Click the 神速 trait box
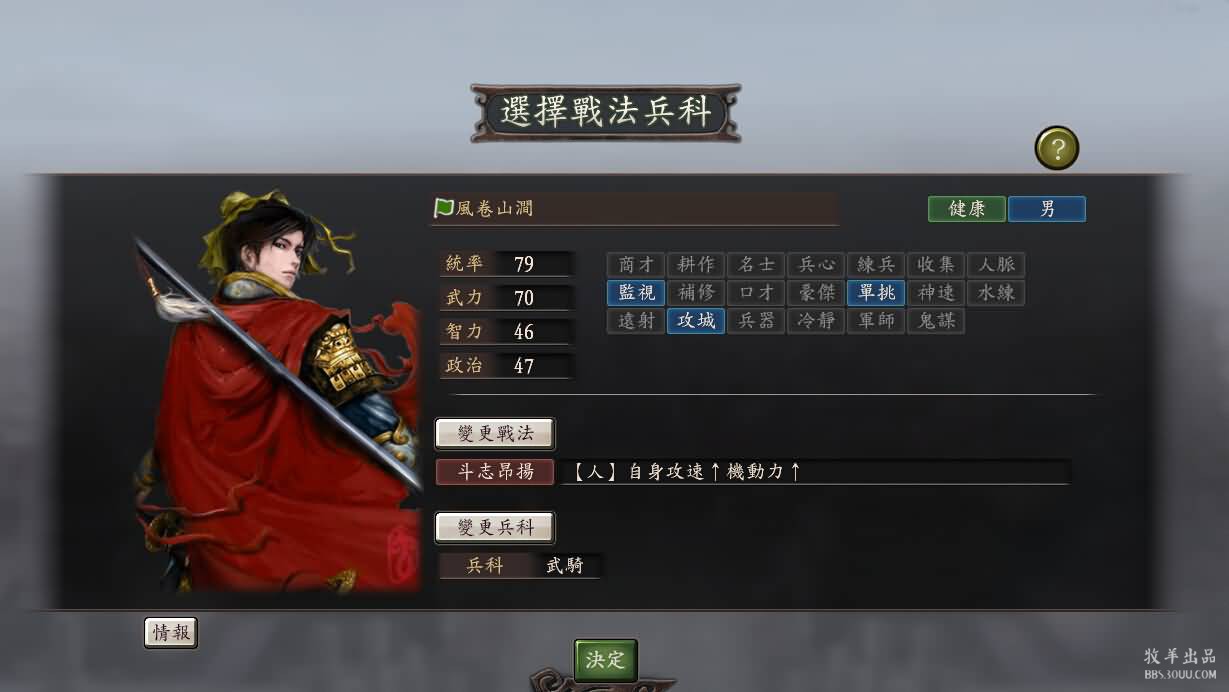This screenshot has width=1229, height=692. (x=936, y=293)
